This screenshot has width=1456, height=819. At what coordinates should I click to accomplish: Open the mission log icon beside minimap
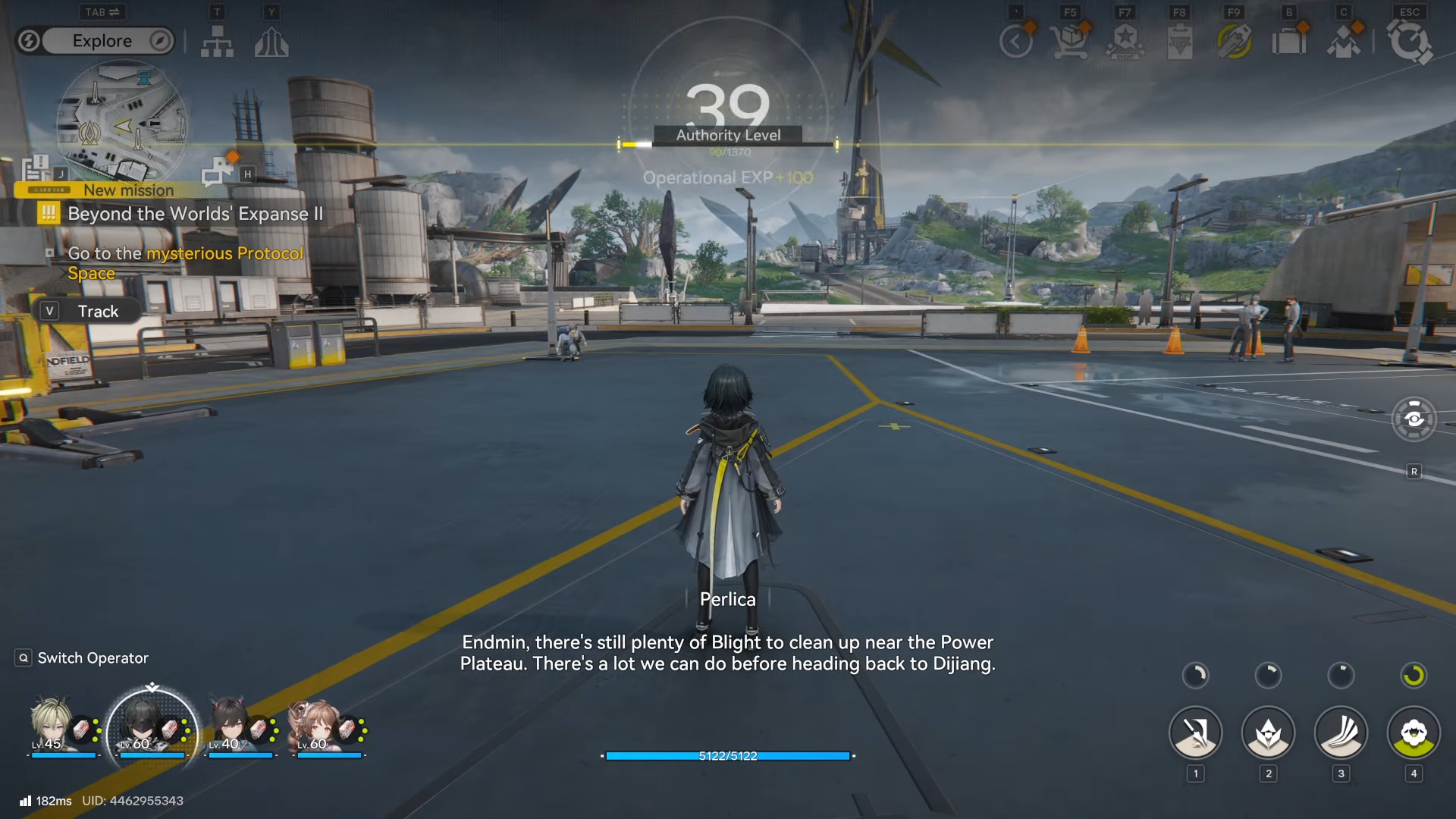[36, 168]
